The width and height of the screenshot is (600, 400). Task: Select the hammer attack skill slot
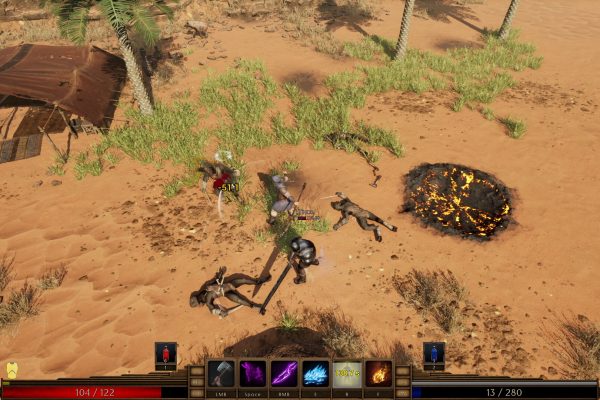[221, 374]
